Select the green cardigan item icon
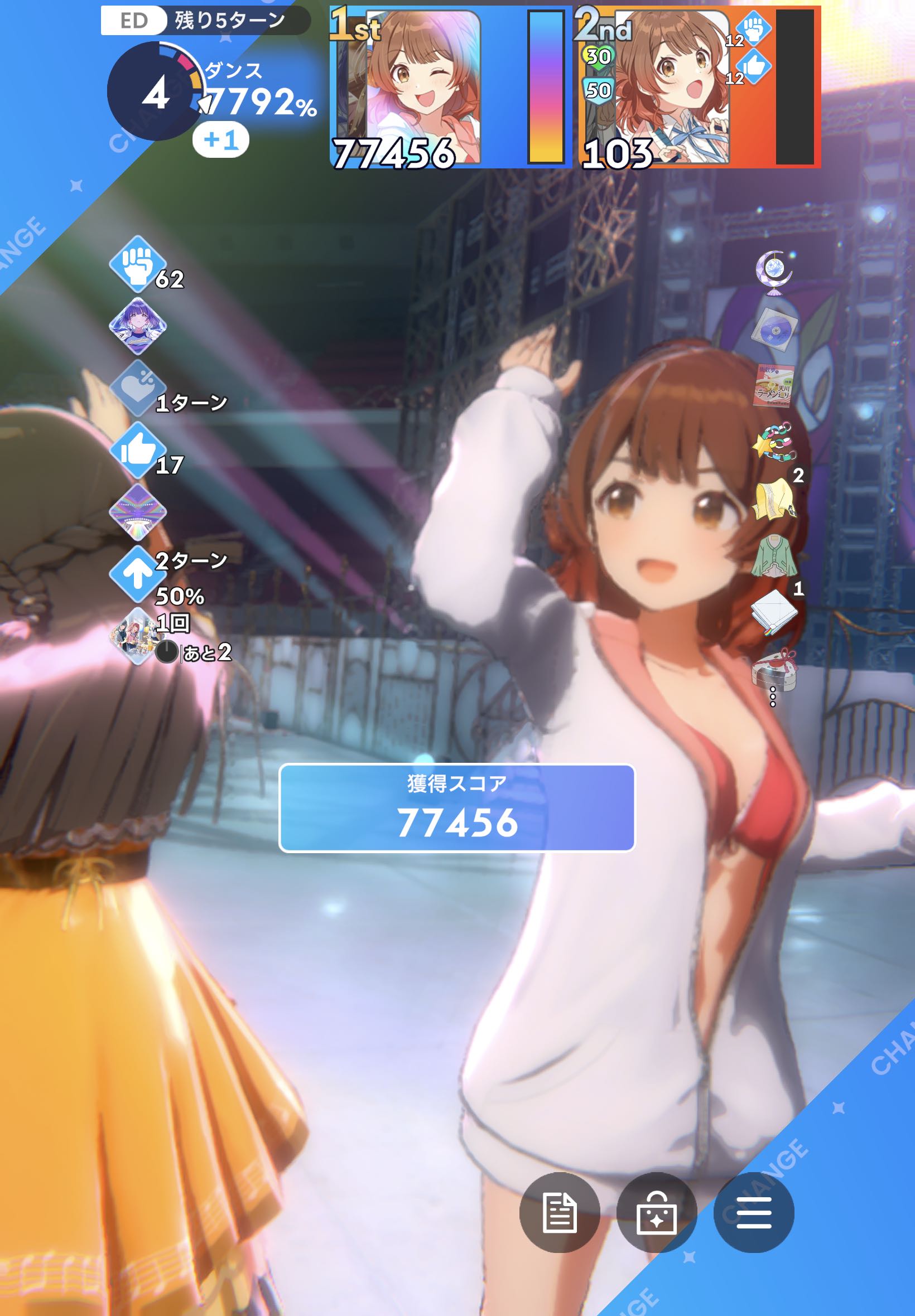Image resolution: width=915 pixels, height=1316 pixels. coord(774,557)
